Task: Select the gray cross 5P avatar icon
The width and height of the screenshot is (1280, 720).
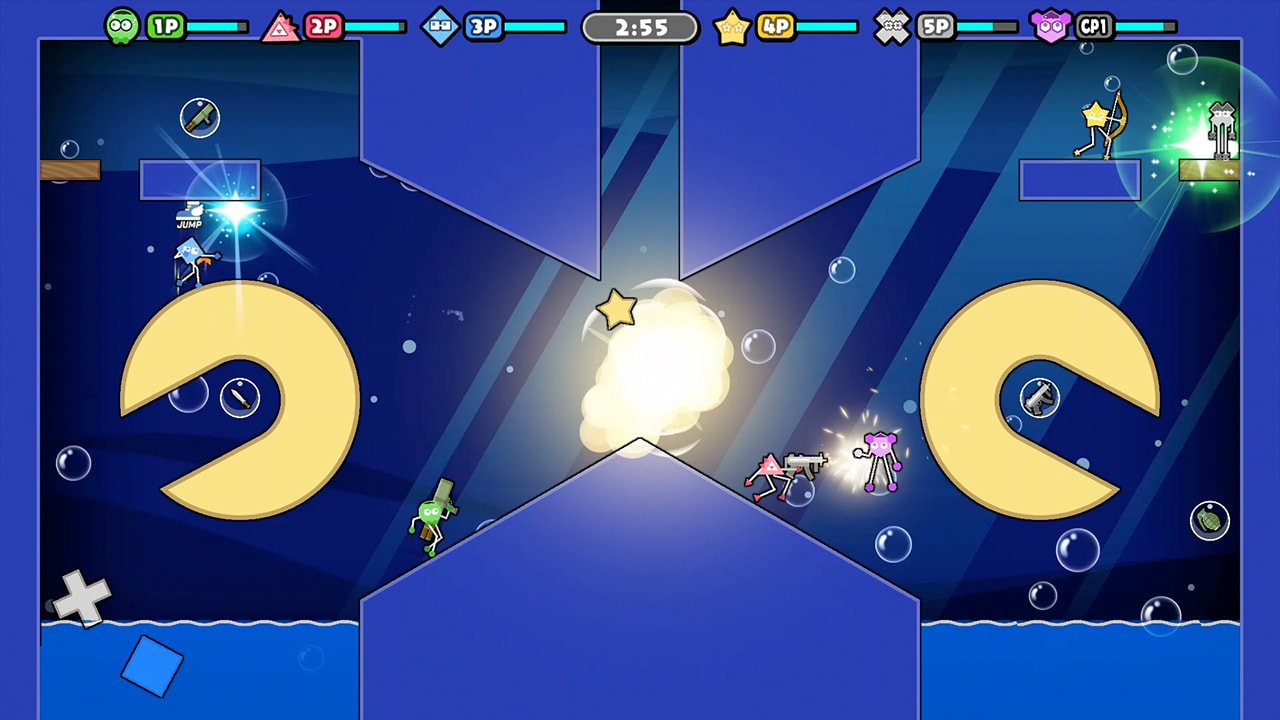Action: (x=893, y=25)
